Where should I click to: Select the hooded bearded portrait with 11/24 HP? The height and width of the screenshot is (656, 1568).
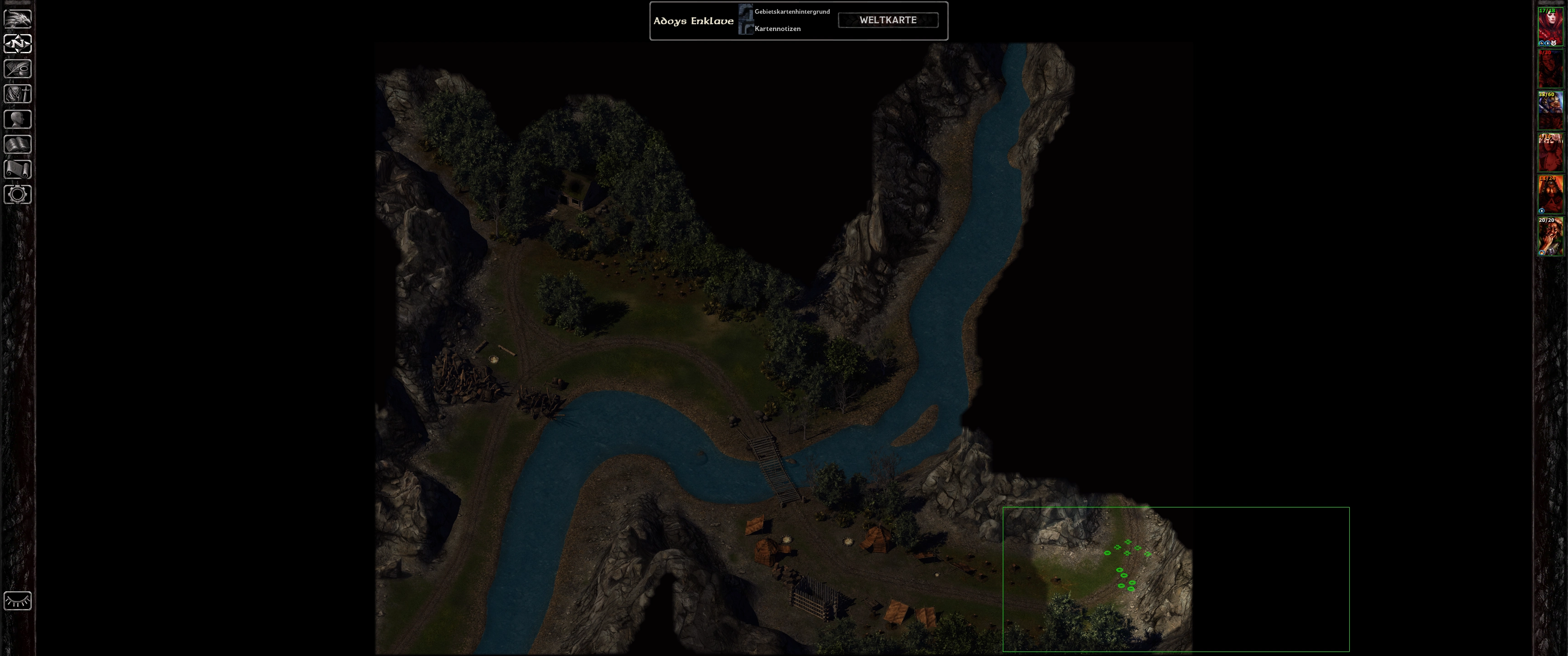pos(1550,195)
